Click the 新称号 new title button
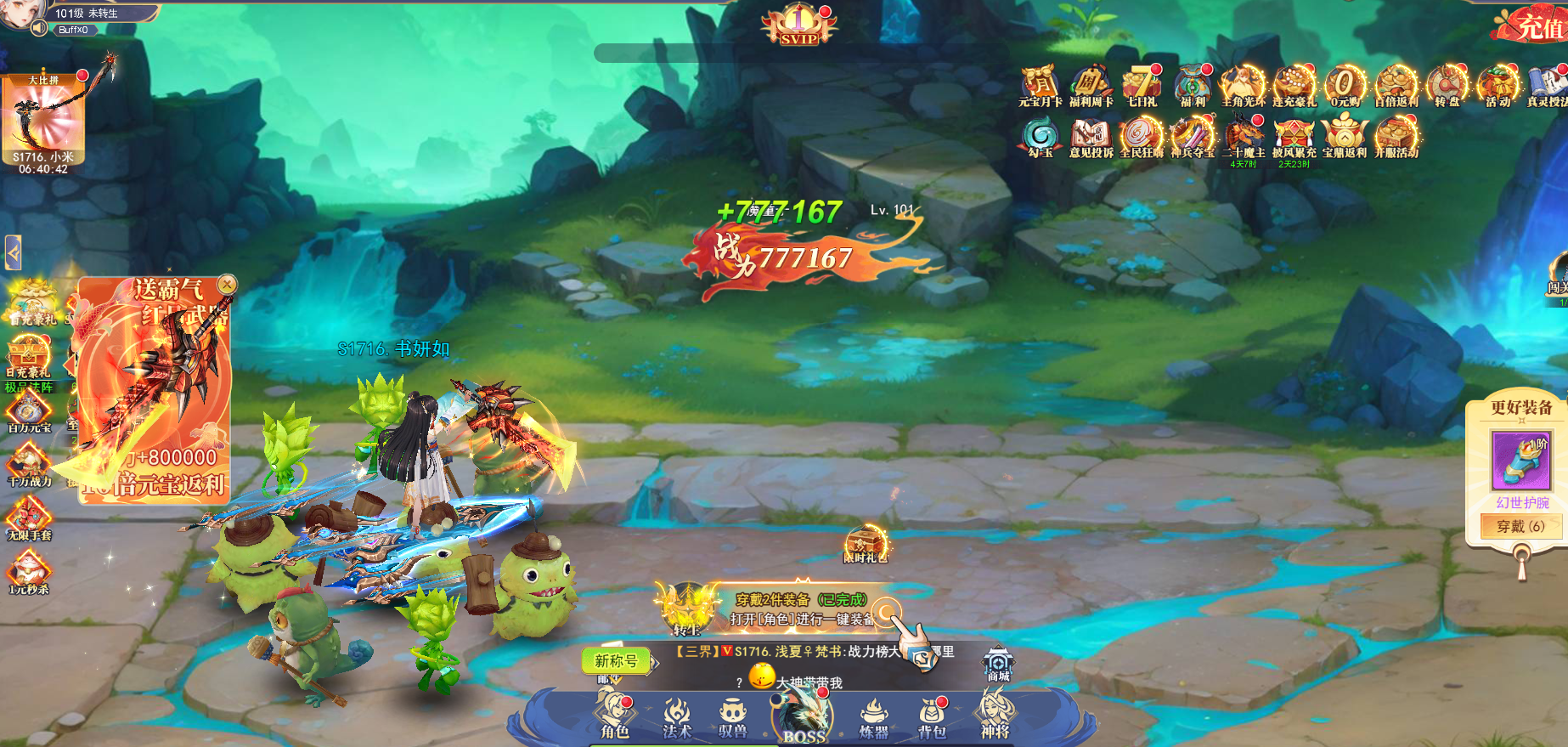This screenshot has height=747, width=1568. pyautogui.click(x=617, y=660)
